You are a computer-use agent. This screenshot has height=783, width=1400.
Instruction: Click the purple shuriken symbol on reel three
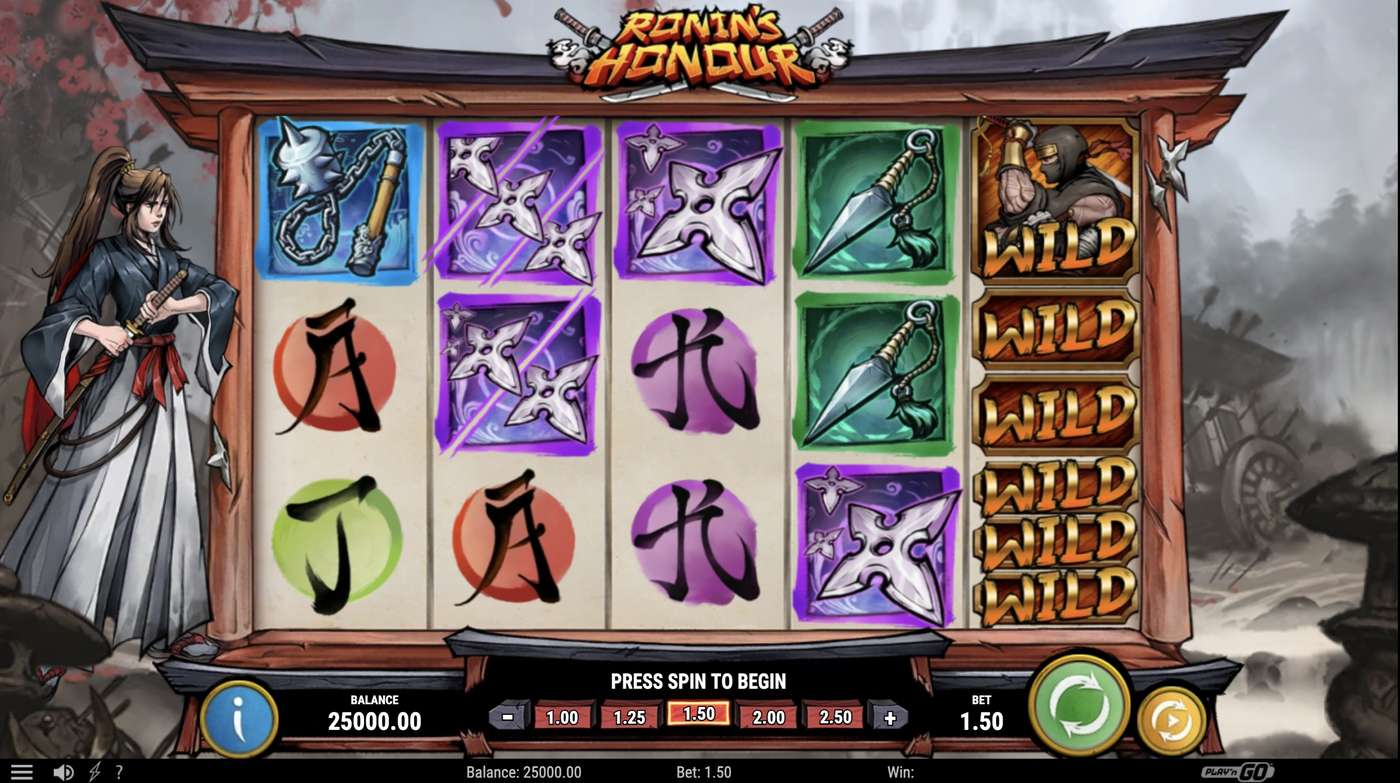click(698, 198)
